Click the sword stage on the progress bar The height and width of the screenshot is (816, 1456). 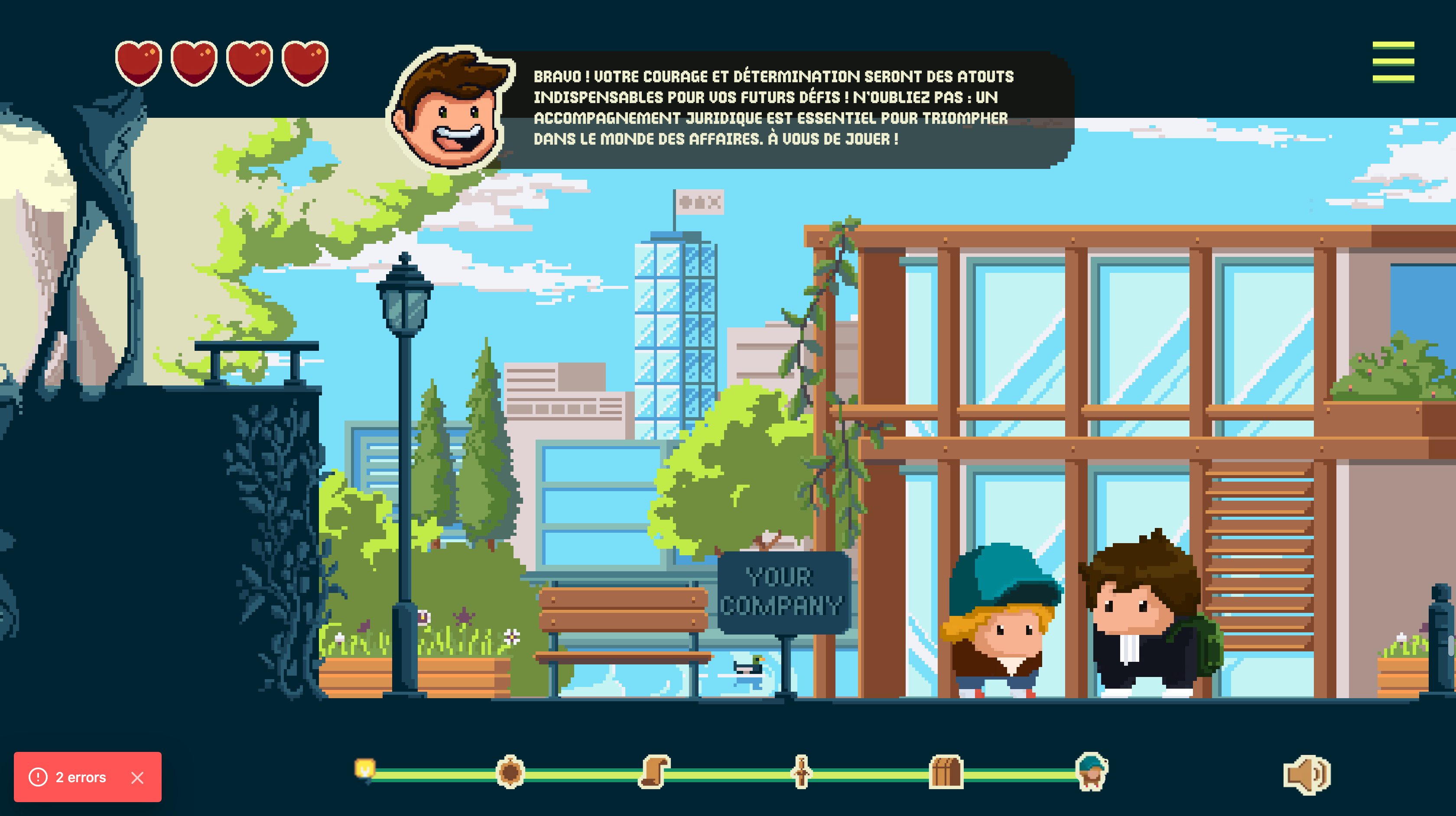(x=801, y=772)
